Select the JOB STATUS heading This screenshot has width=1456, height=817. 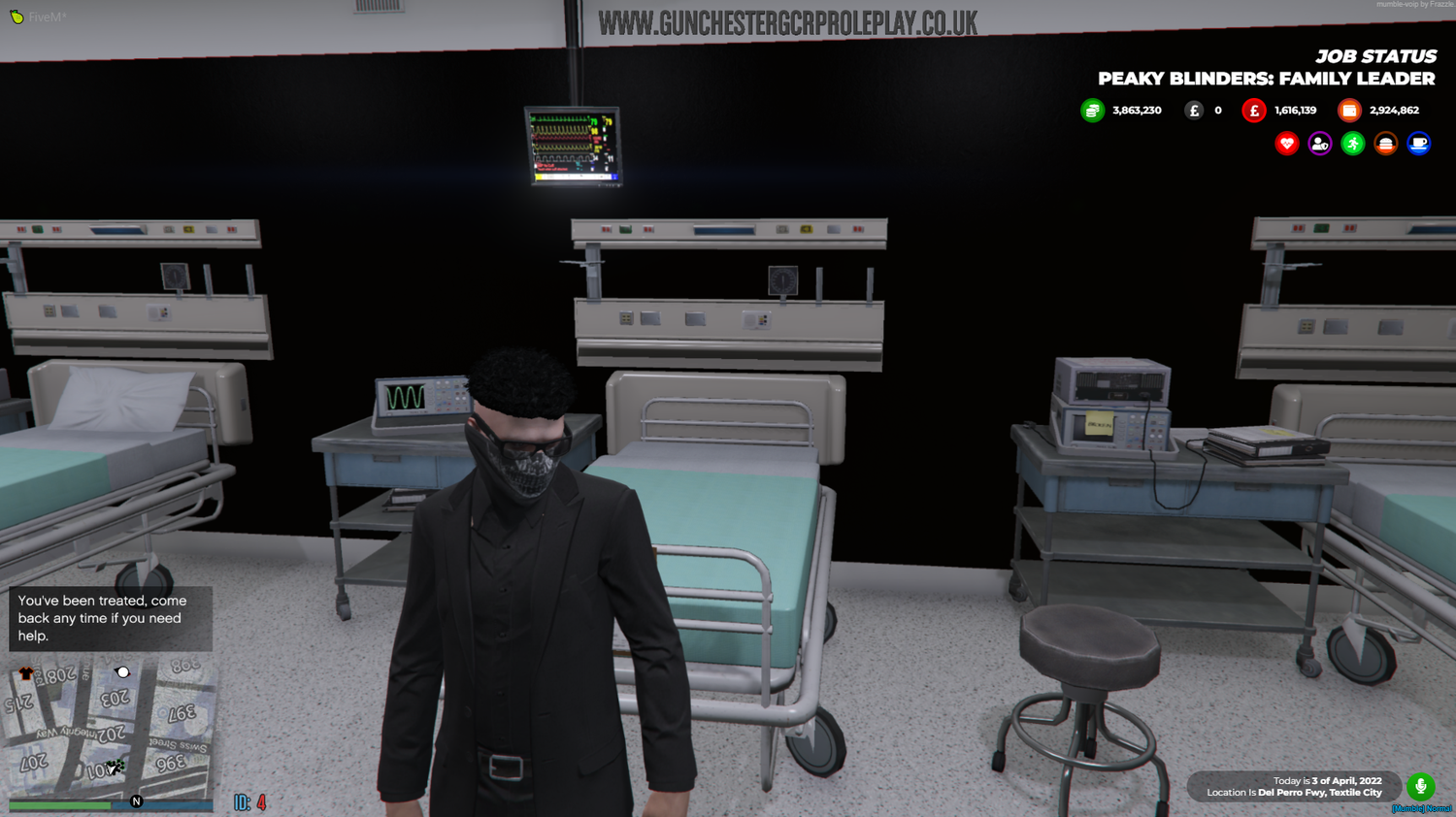click(1377, 56)
